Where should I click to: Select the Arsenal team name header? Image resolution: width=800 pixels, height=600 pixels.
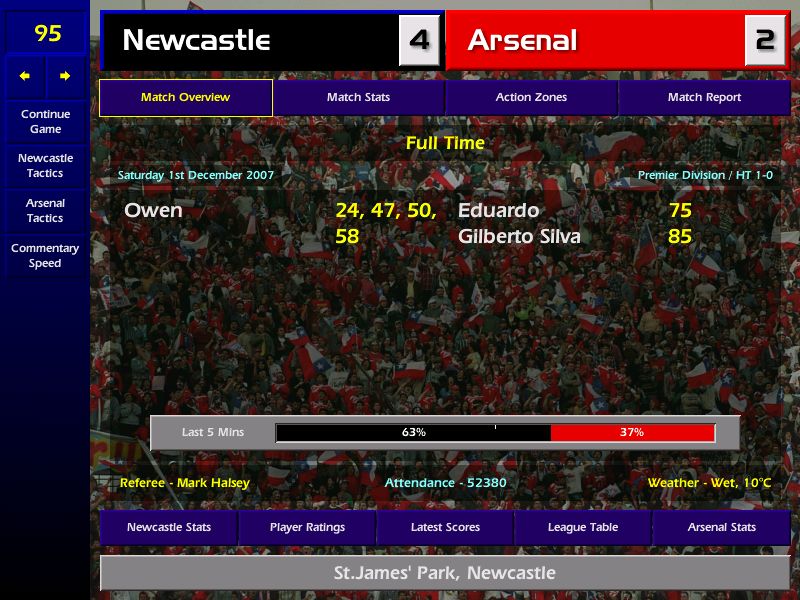click(x=523, y=40)
